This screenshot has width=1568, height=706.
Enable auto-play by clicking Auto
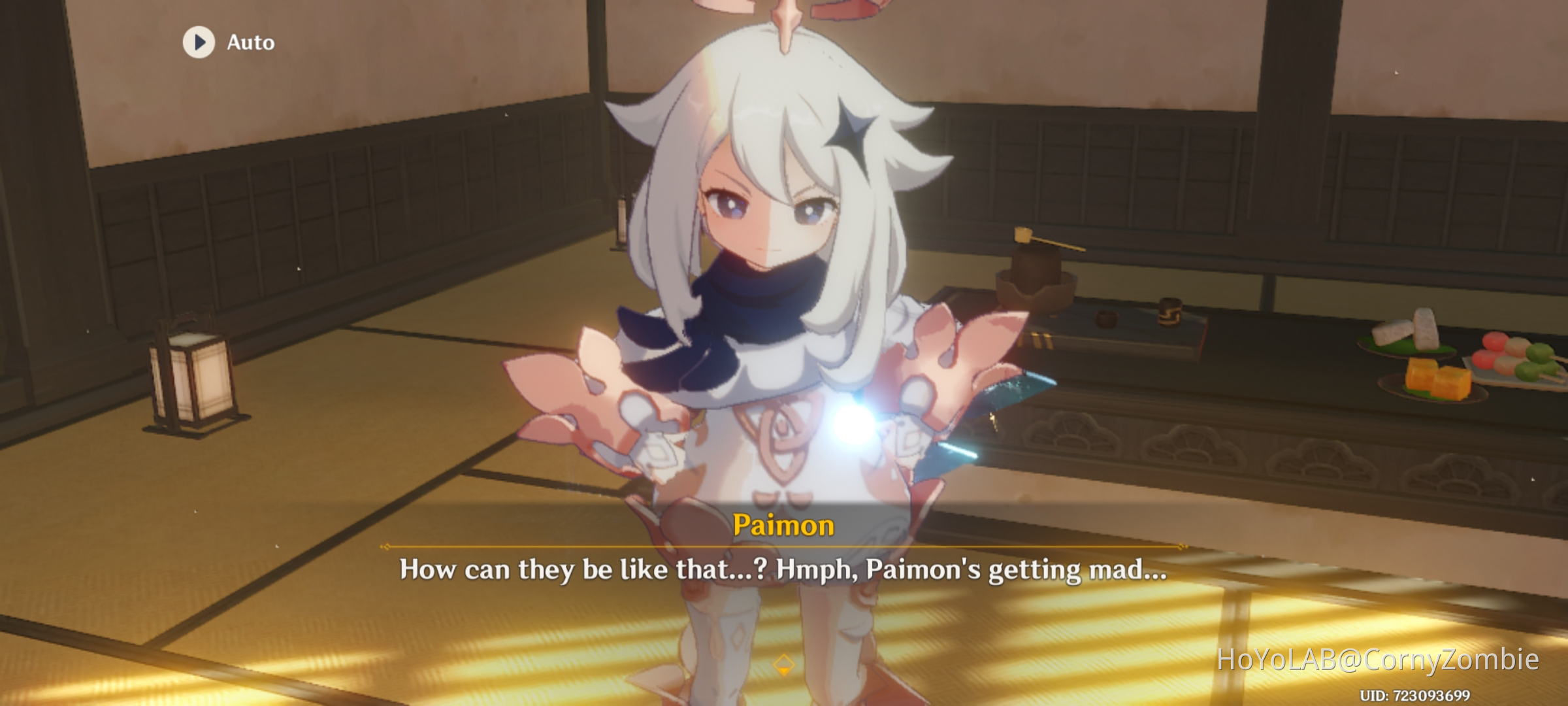(x=250, y=42)
